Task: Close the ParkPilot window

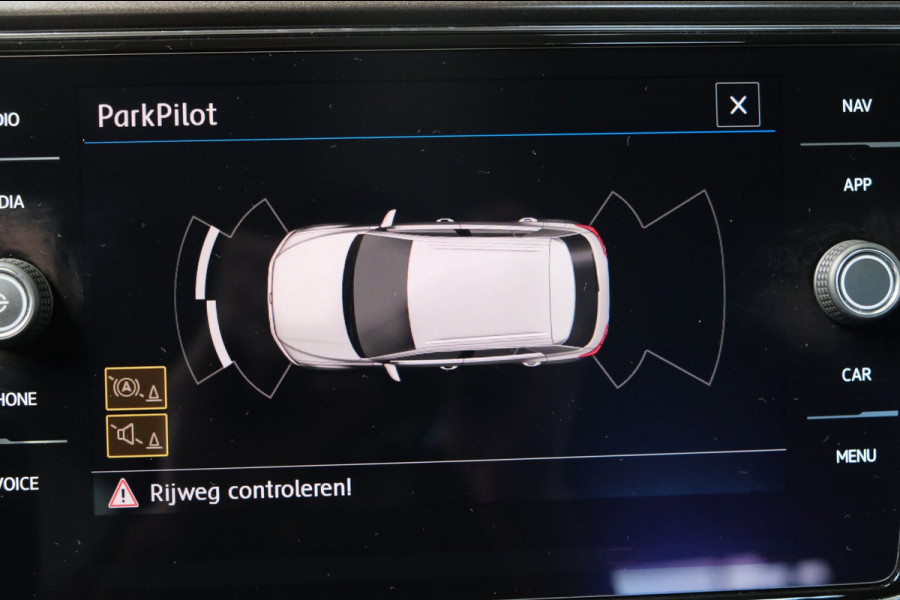Action: 738,105
